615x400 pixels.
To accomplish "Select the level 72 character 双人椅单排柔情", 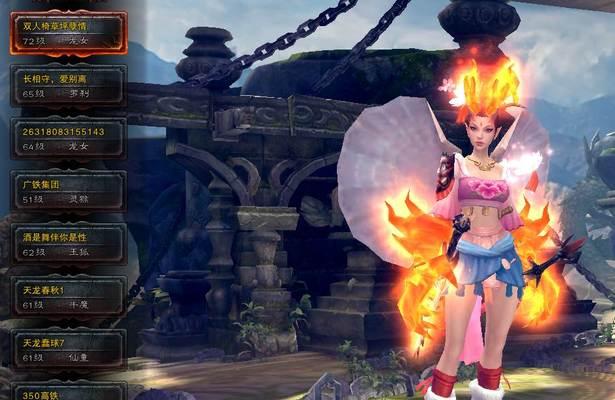I will click(68, 32).
